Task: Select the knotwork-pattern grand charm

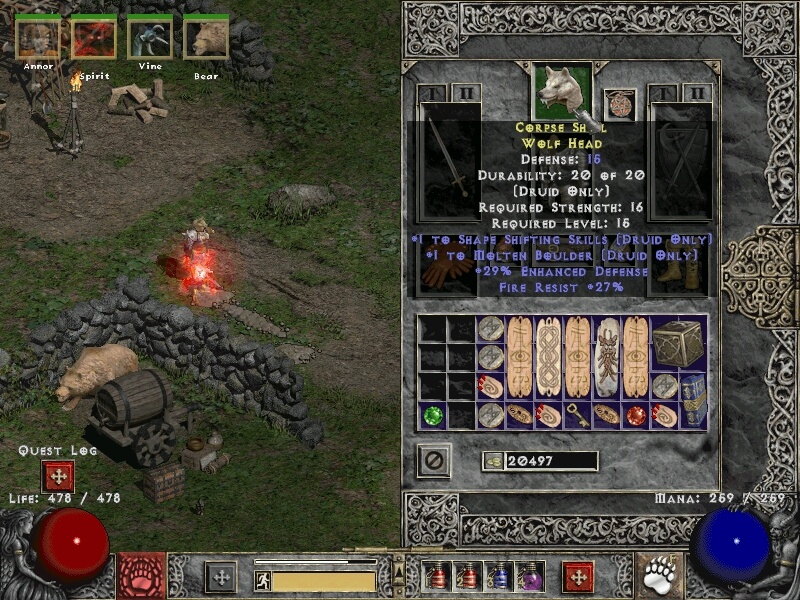Action: (548, 357)
